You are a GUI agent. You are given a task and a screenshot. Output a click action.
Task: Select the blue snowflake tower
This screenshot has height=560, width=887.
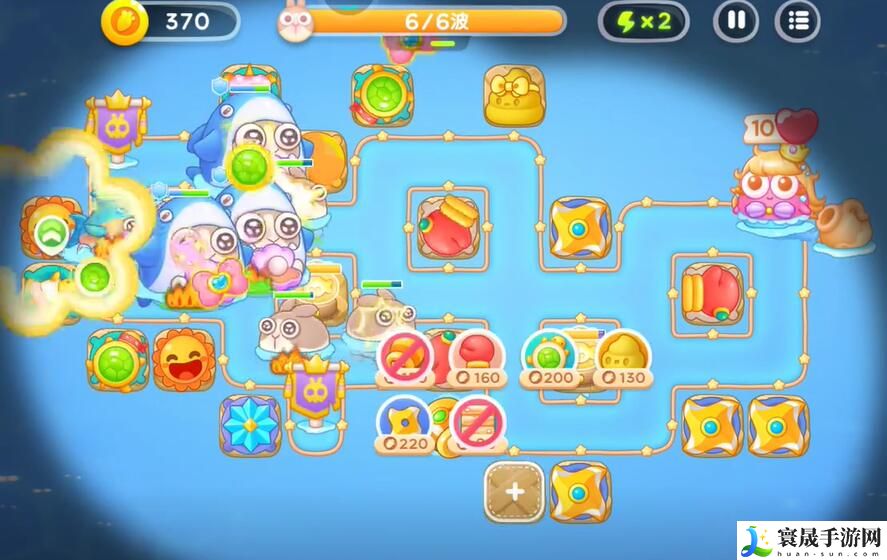249,424
